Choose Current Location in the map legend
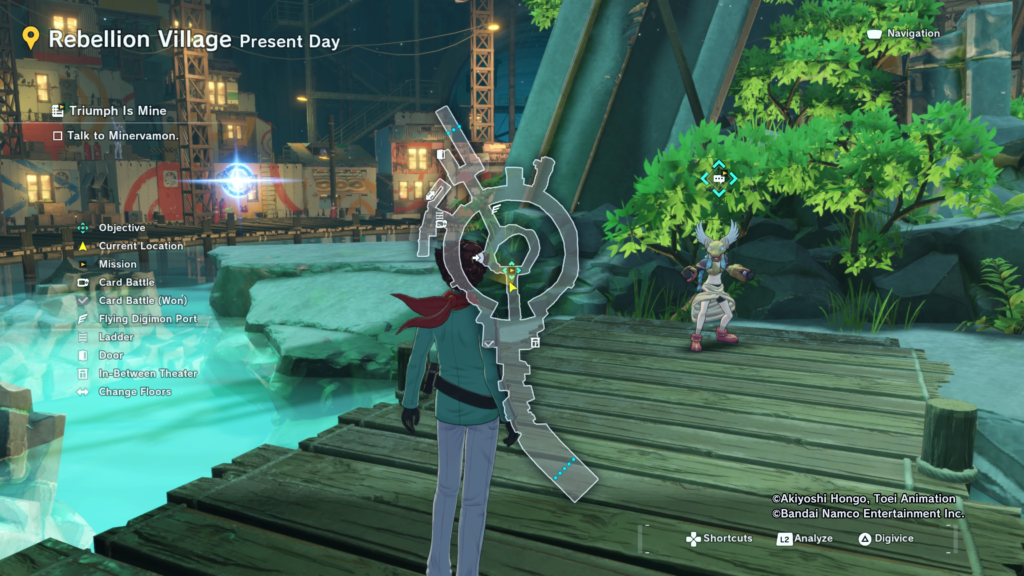 (x=141, y=246)
